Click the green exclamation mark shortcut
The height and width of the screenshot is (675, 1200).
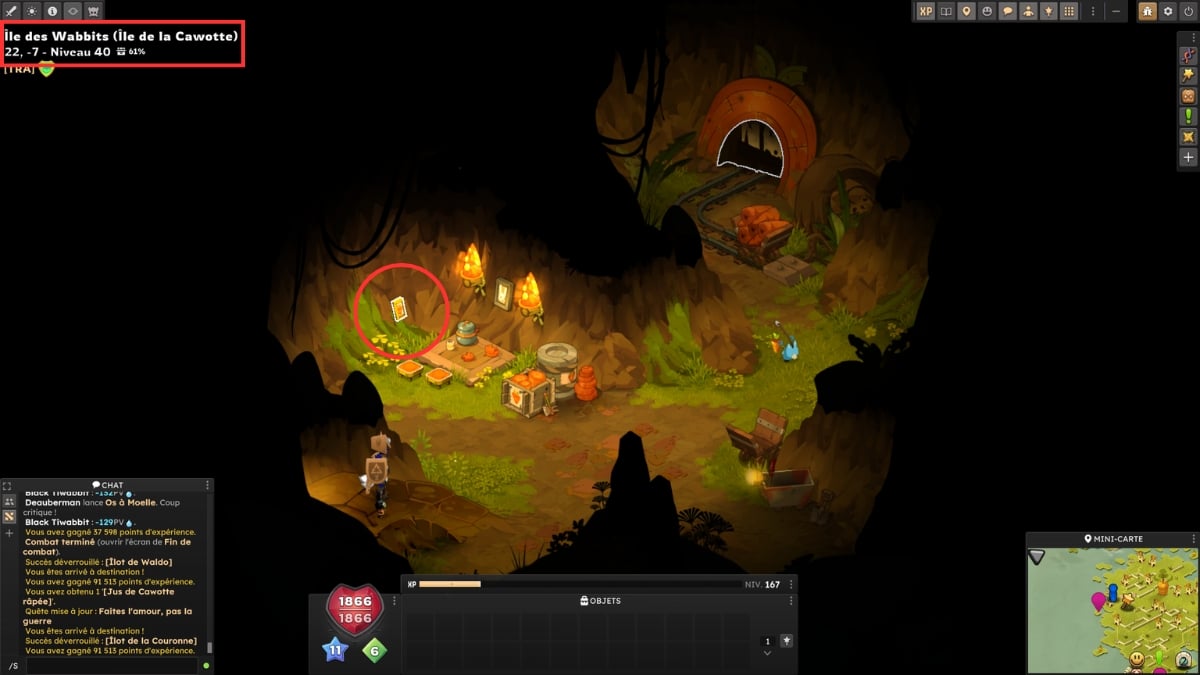(x=1188, y=116)
